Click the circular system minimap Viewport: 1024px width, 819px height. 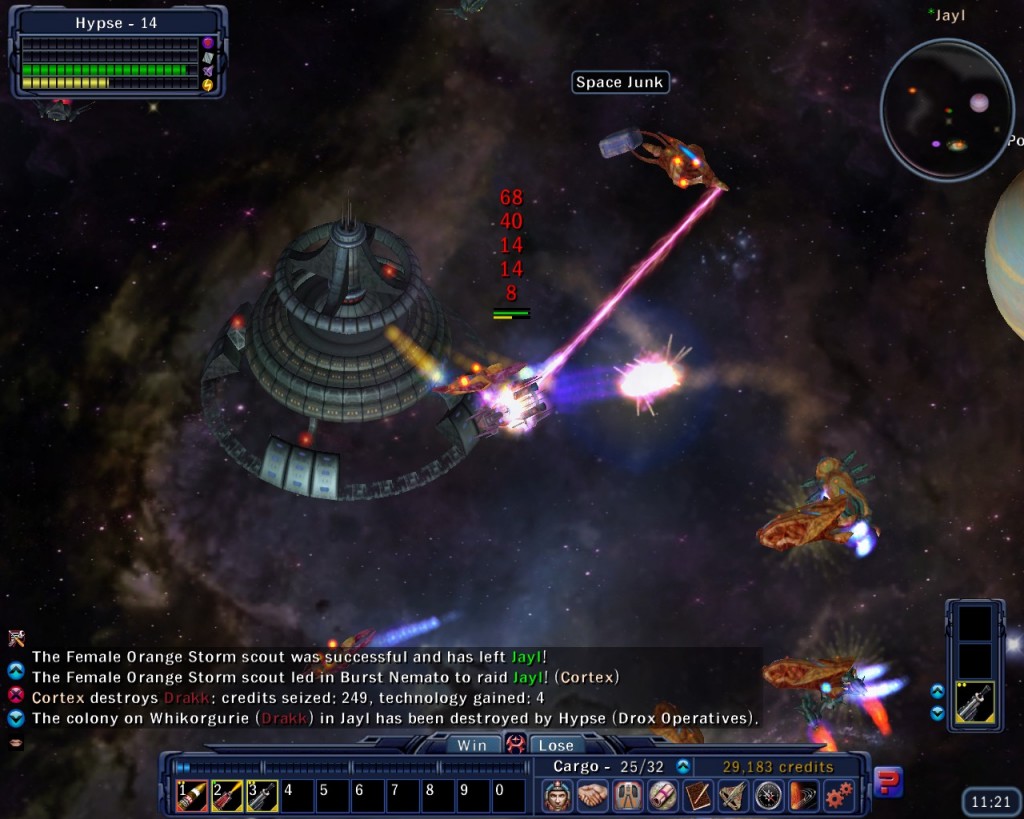coord(946,110)
